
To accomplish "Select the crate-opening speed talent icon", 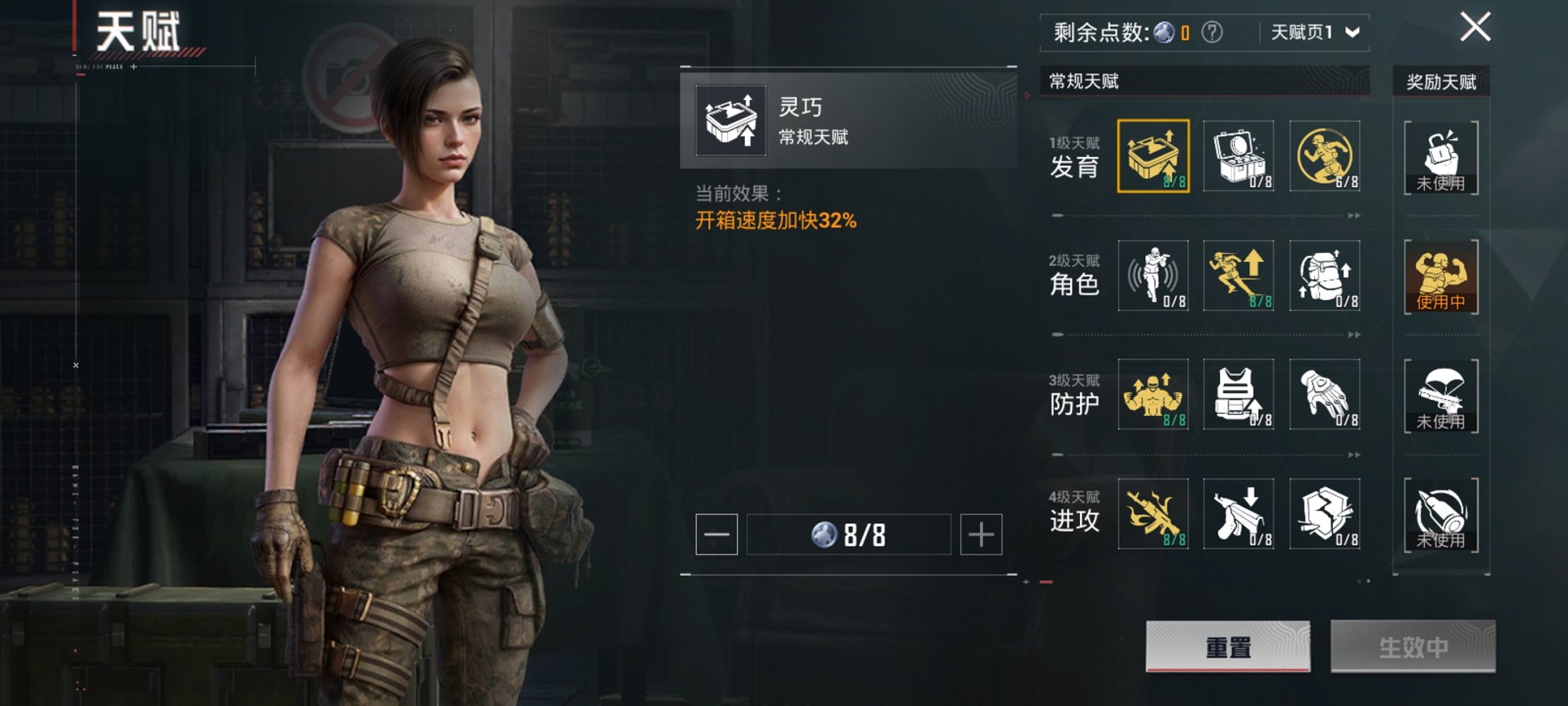I will point(1153,156).
